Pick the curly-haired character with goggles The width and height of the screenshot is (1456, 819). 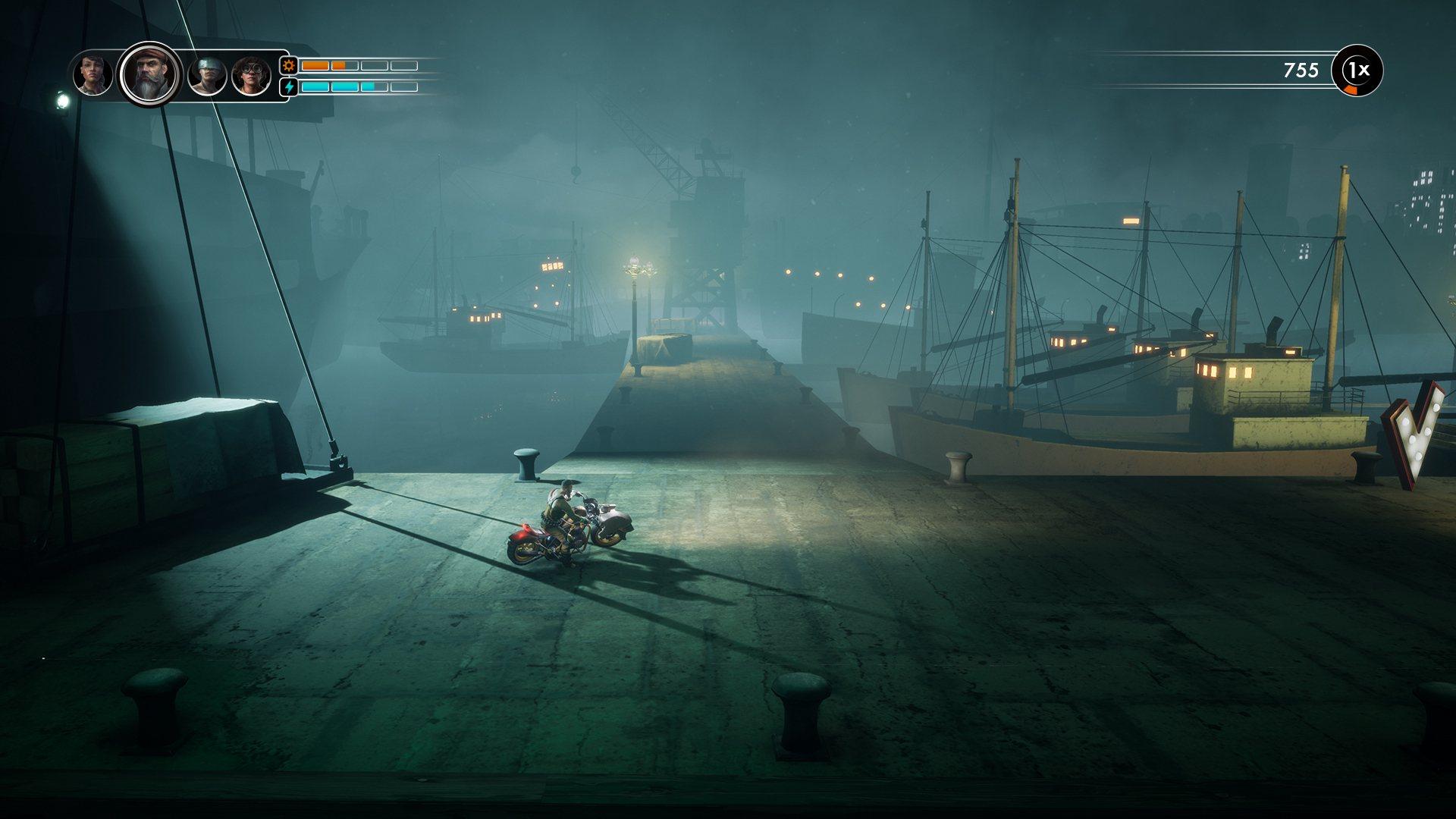point(251,76)
